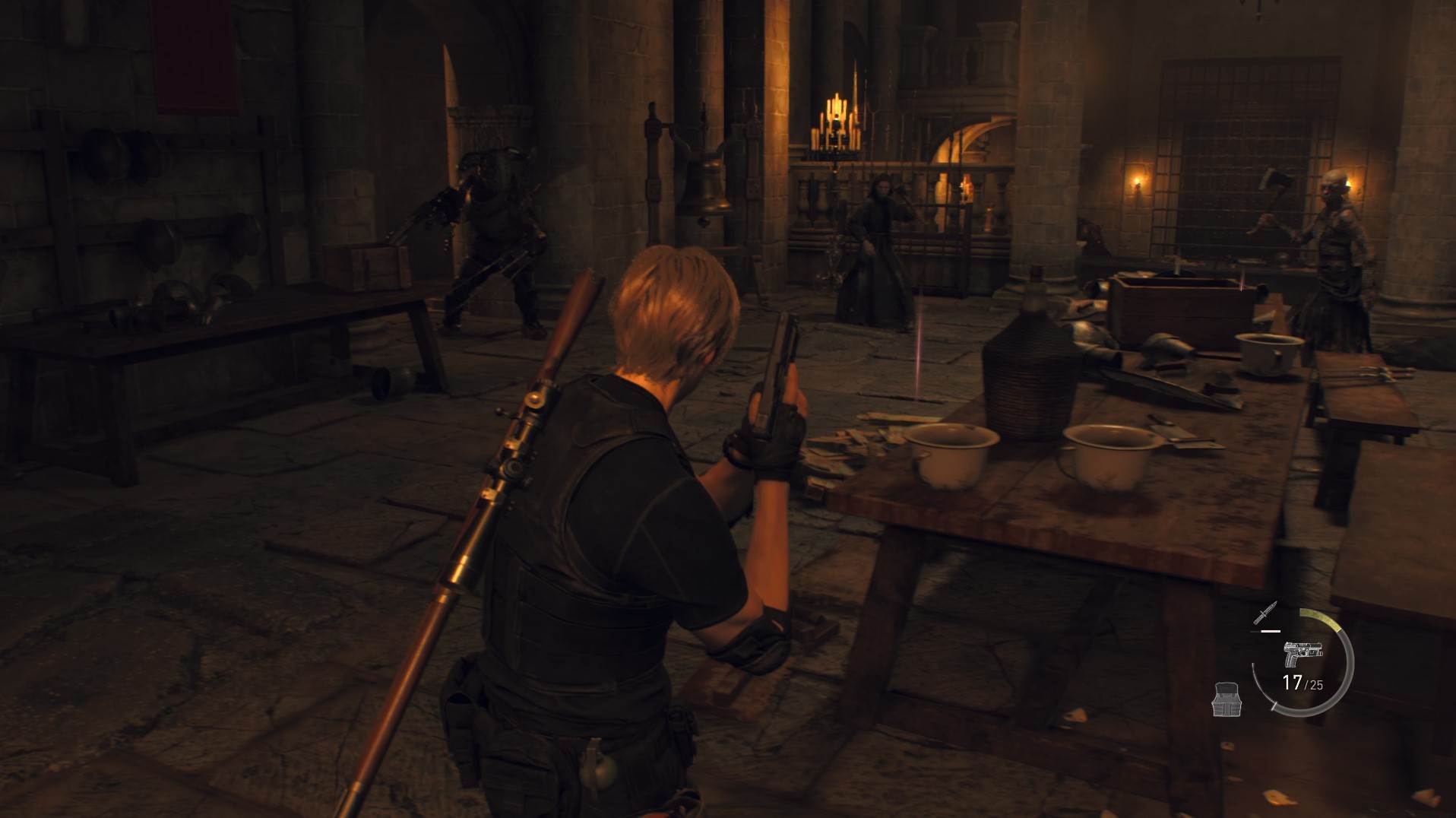The image size is (1456, 818).
Task: Select the combat knife icon in the HUD
Action: coord(1265,613)
